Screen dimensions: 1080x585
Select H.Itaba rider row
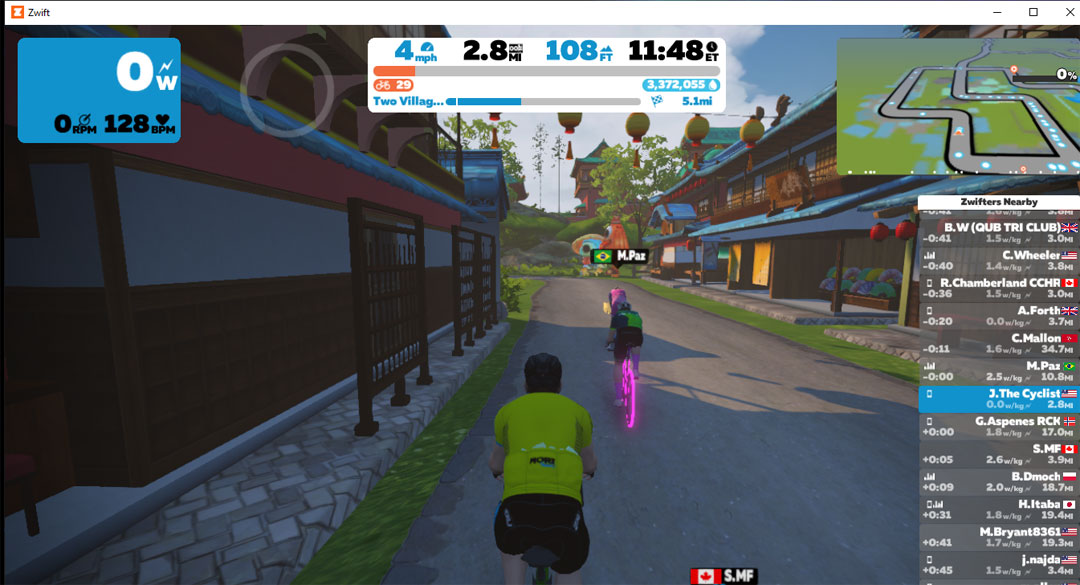(998, 510)
